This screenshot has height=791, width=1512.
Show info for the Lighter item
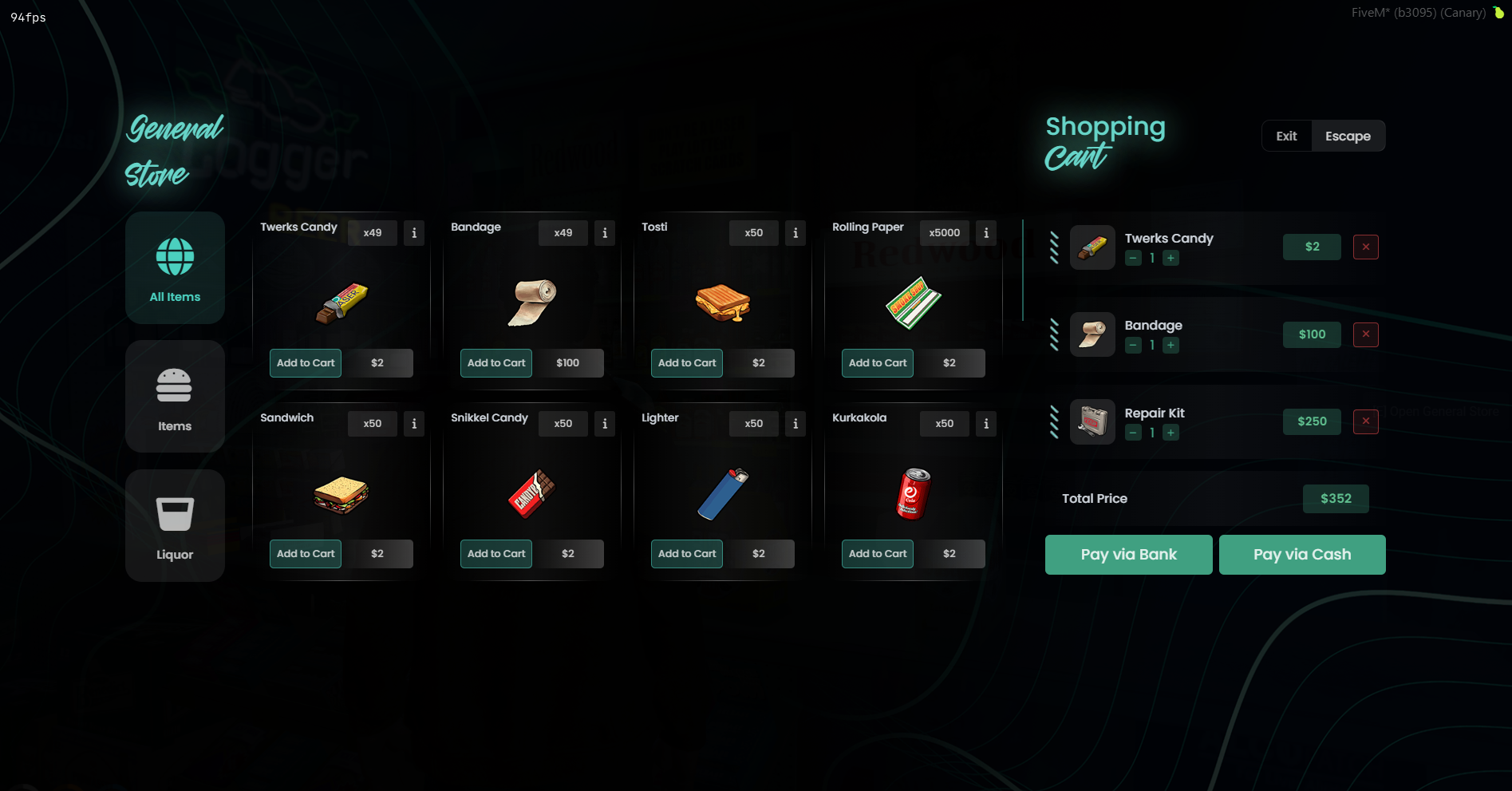(x=795, y=424)
